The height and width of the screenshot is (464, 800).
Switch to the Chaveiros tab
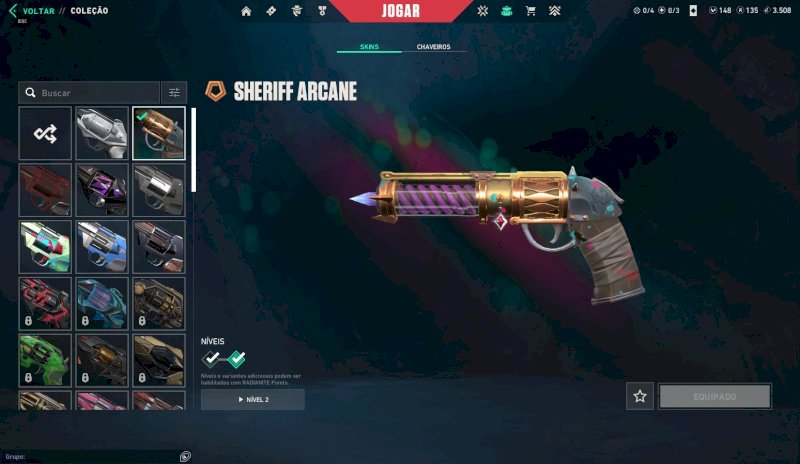pyautogui.click(x=433, y=47)
